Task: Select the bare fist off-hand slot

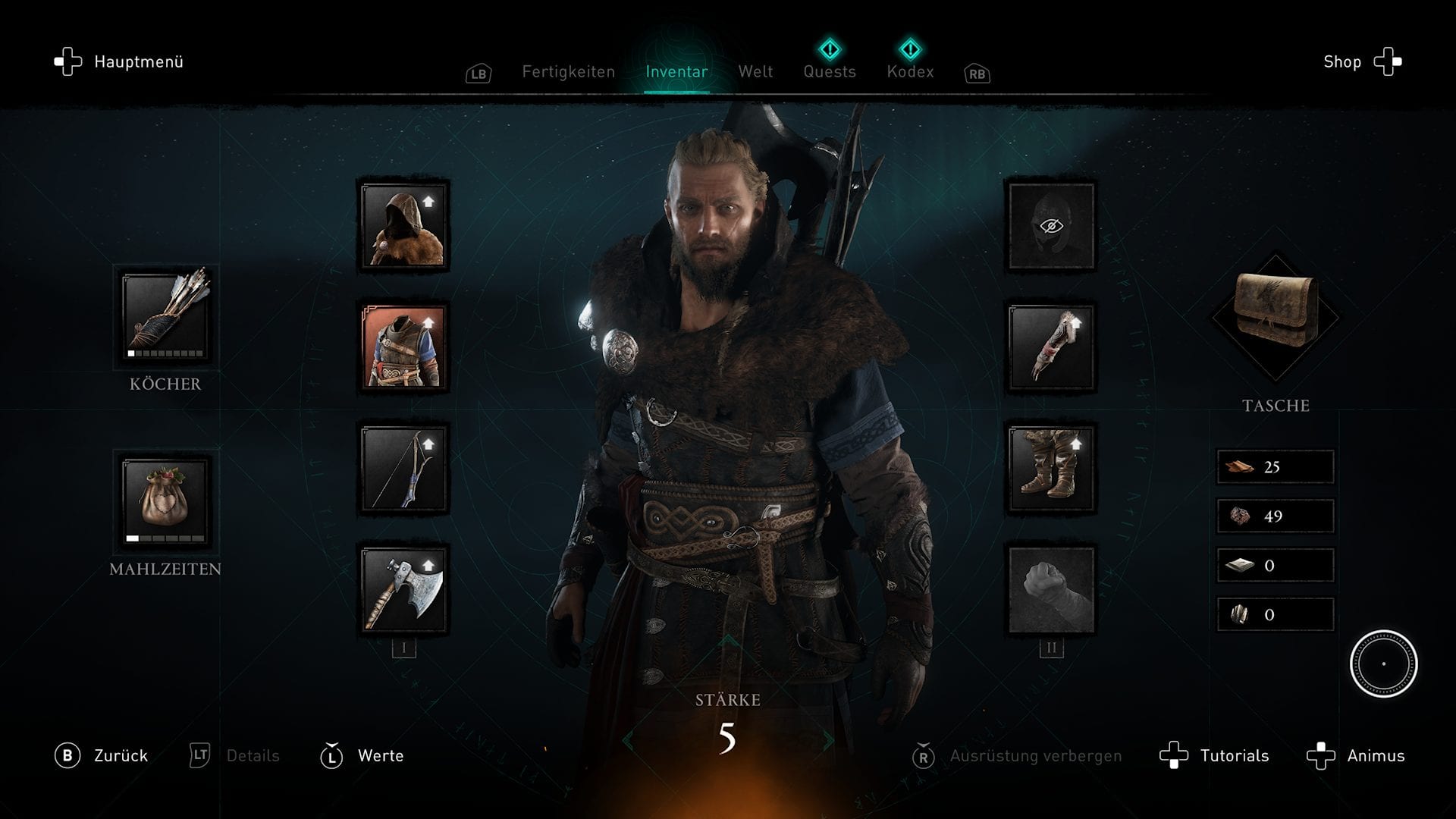Action: pyautogui.click(x=1051, y=590)
